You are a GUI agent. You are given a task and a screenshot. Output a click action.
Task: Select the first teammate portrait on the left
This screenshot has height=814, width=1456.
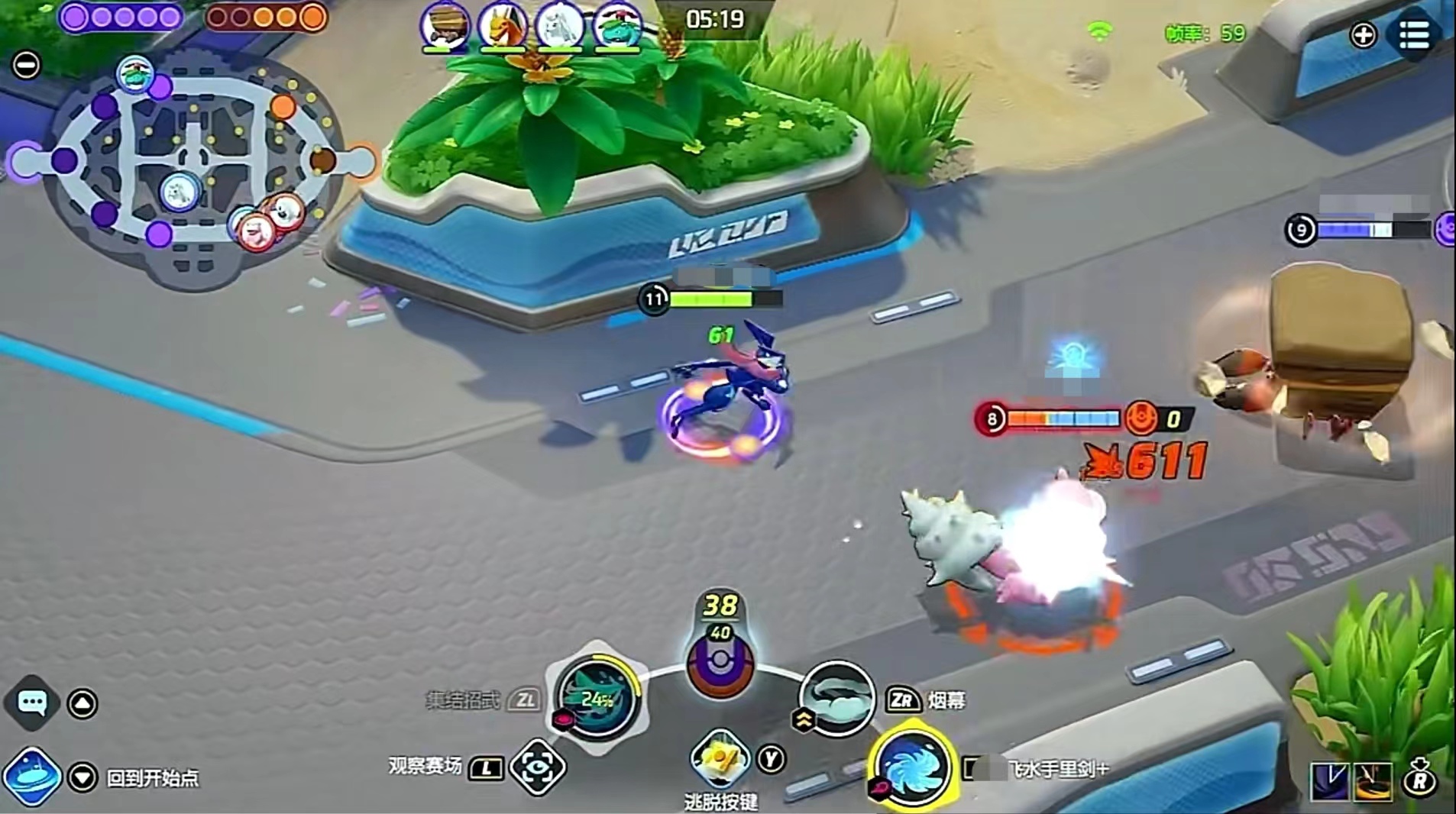pos(445,26)
